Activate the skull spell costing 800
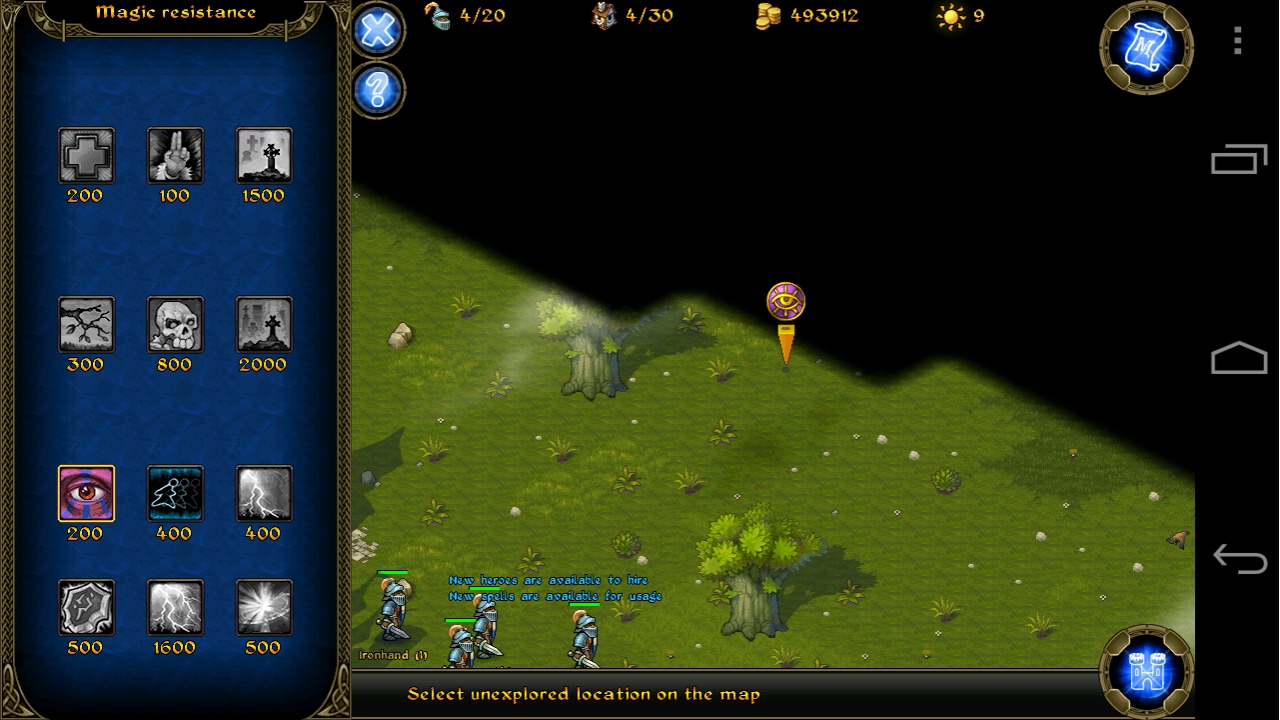Viewport: 1280px width, 720px height. [175, 324]
